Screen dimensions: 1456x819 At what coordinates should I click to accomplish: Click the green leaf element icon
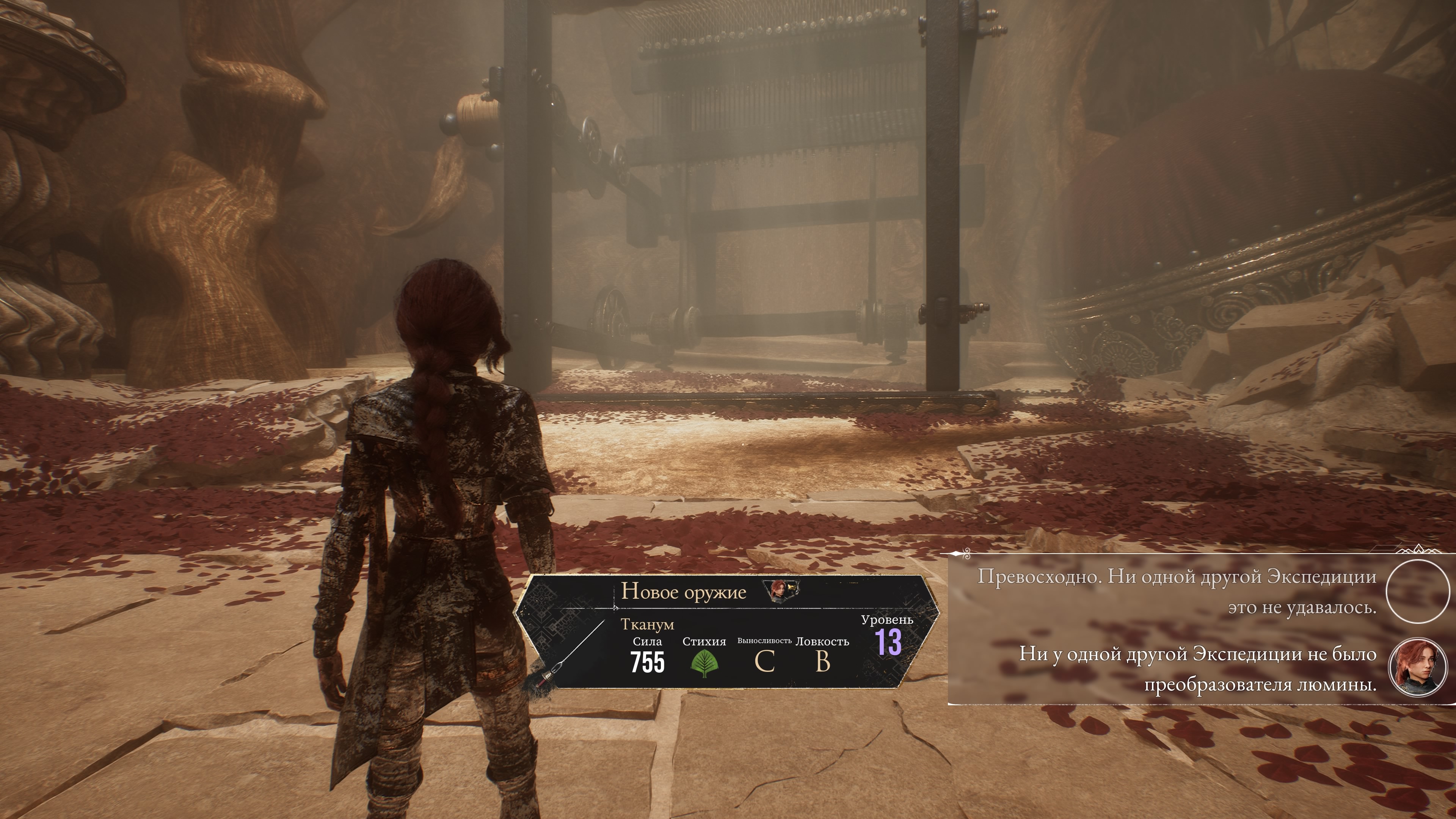click(x=704, y=663)
